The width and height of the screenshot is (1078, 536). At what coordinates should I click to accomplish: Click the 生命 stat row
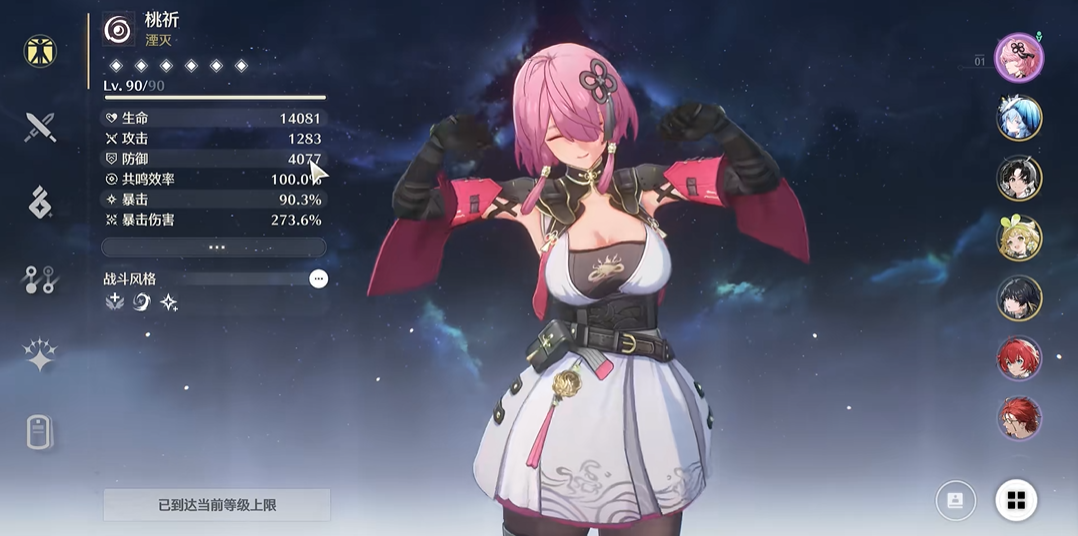(215, 118)
